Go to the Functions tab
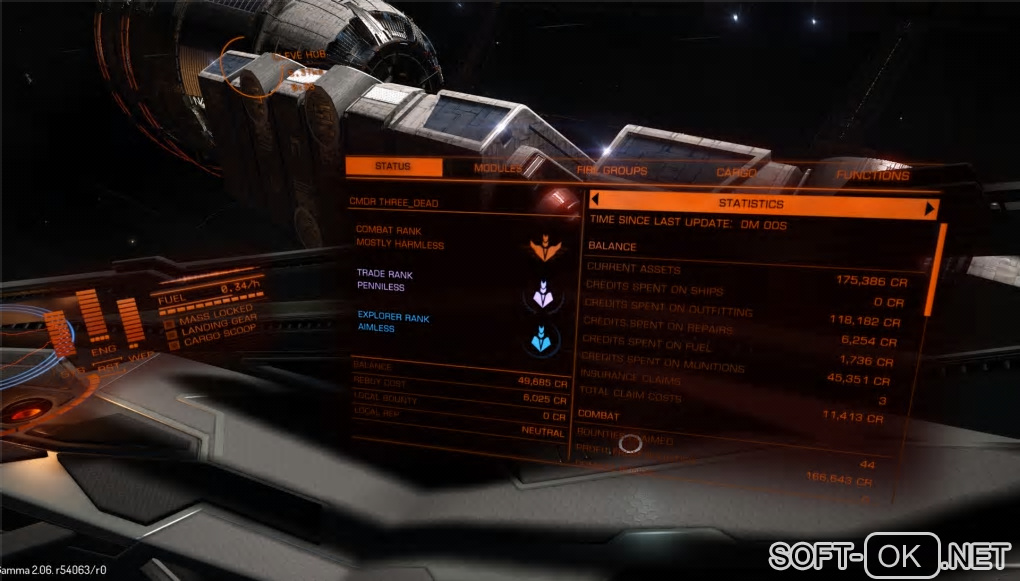 tap(872, 176)
